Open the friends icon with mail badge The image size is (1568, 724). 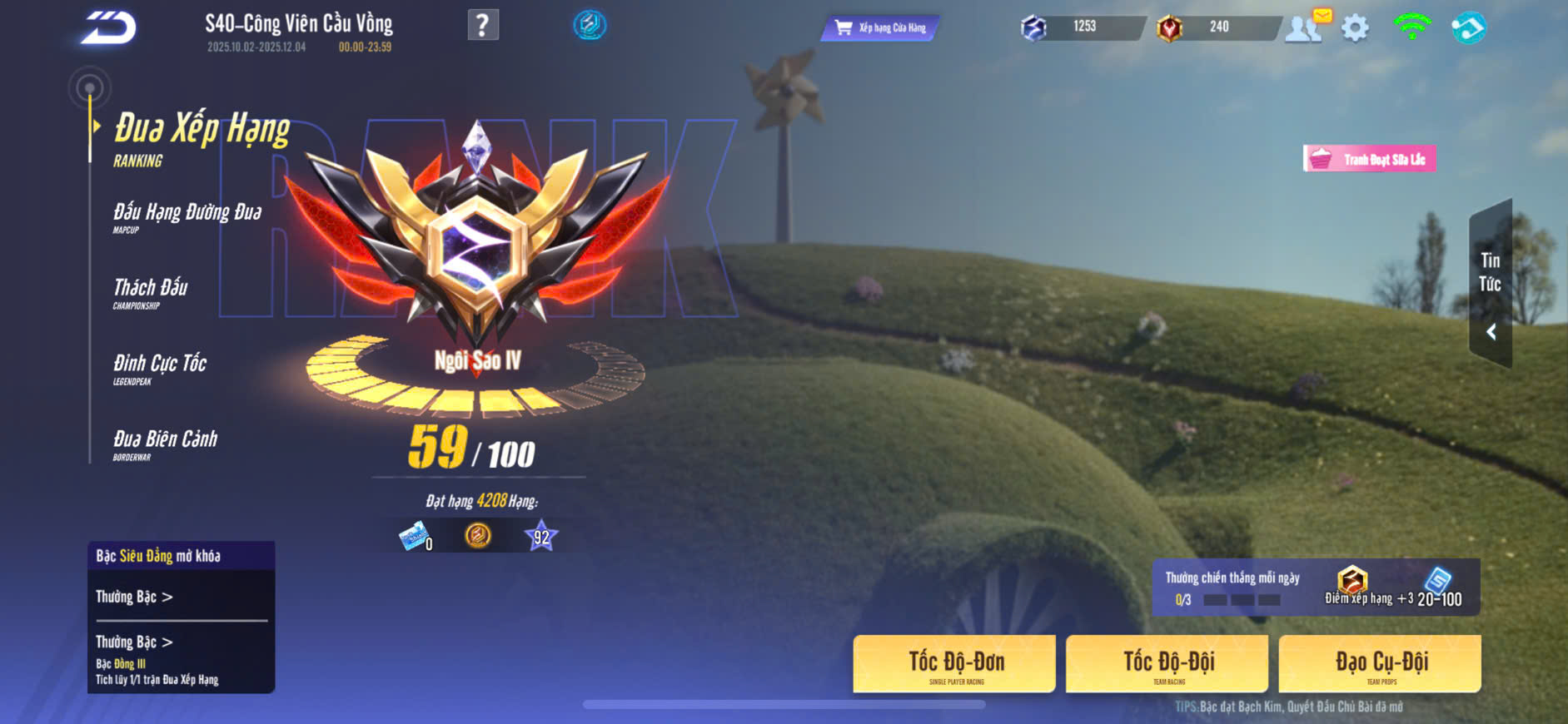pyautogui.click(x=1304, y=27)
